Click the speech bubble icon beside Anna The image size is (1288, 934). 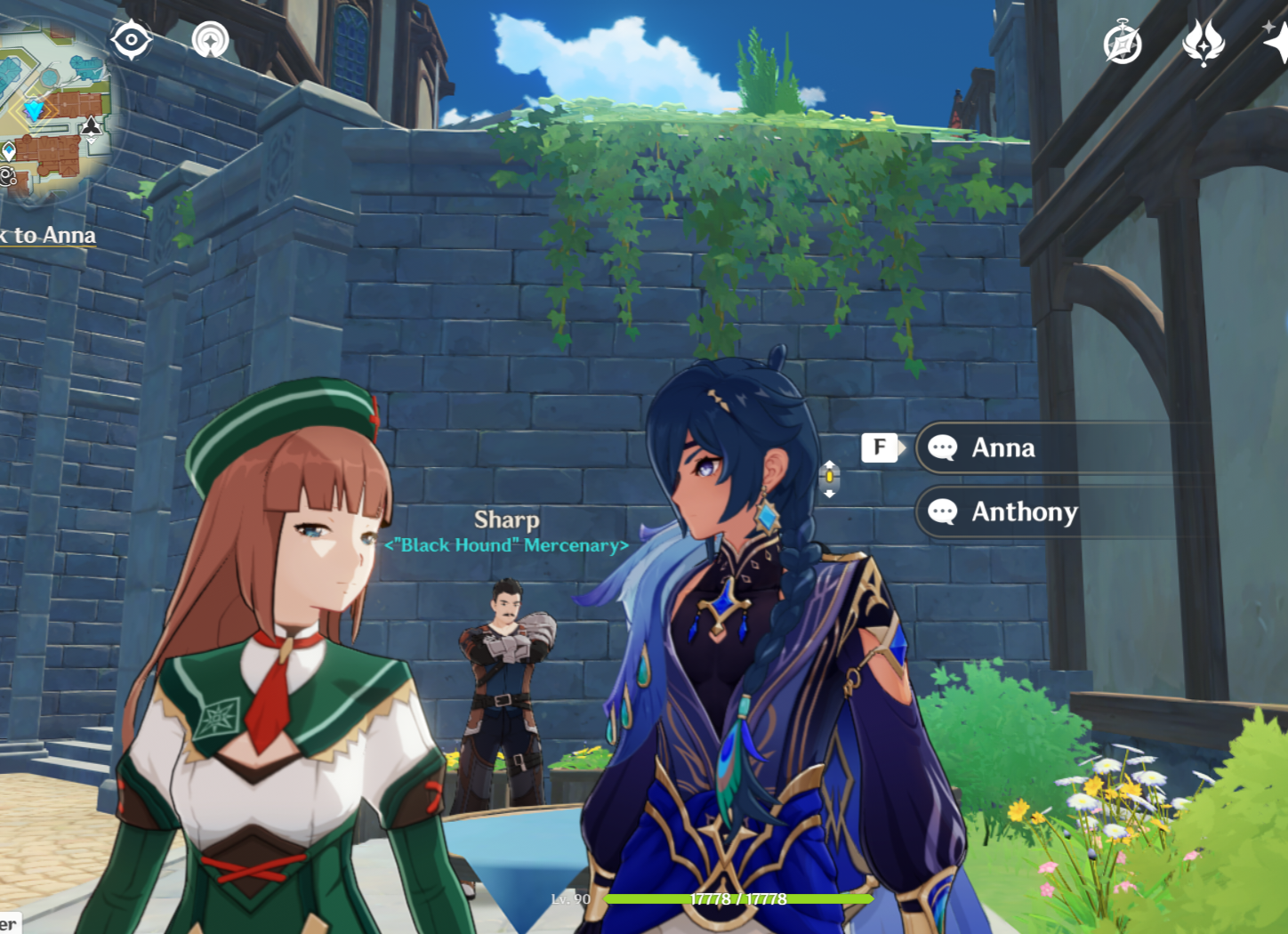[x=943, y=448]
